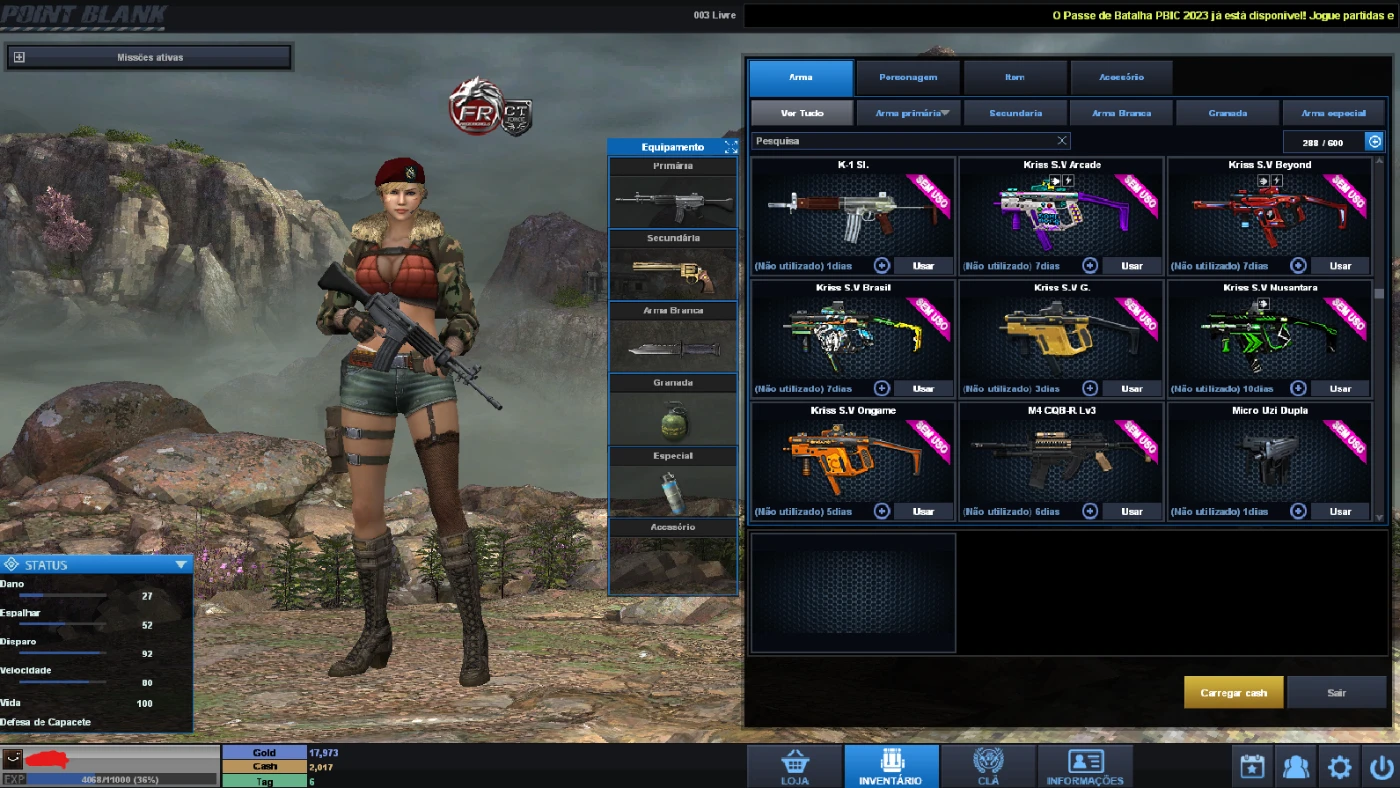Open the settings gear icon
Viewport: 1400px width, 788px height.
click(1339, 766)
